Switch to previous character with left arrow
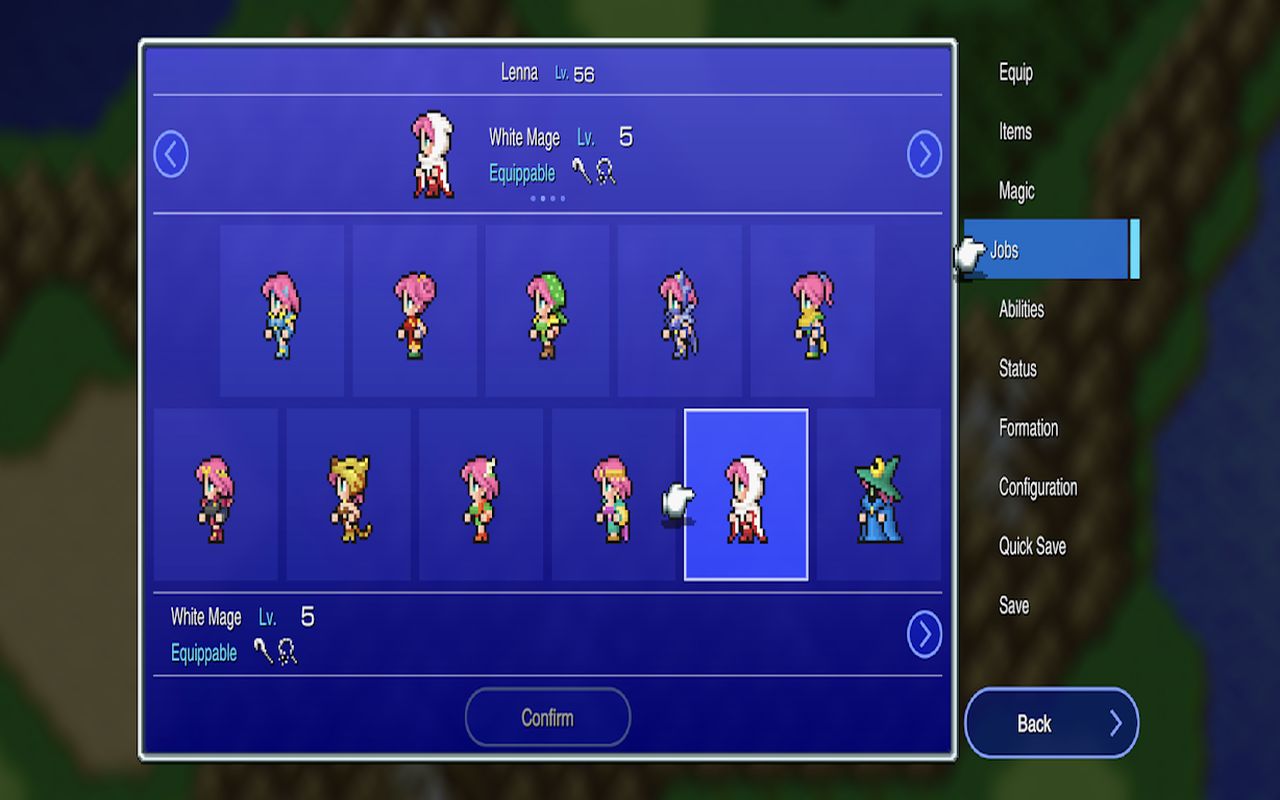 click(x=171, y=155)
